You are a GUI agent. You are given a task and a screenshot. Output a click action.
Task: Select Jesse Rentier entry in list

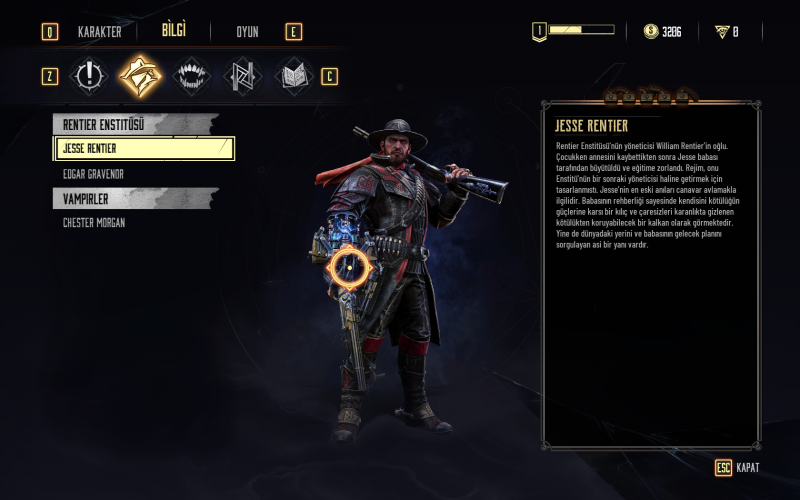pos(144,149)
